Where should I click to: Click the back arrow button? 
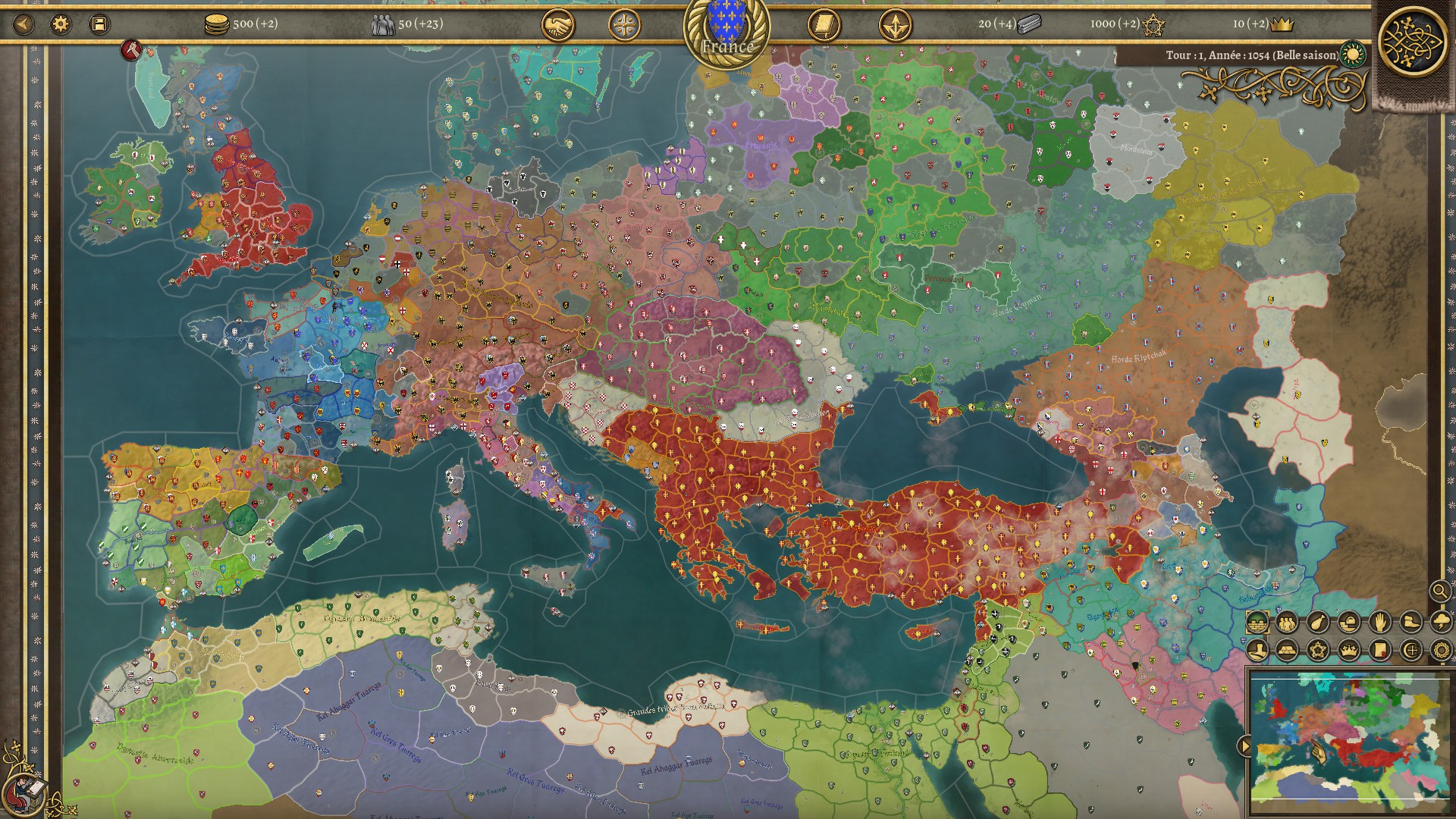coord(24,24)
